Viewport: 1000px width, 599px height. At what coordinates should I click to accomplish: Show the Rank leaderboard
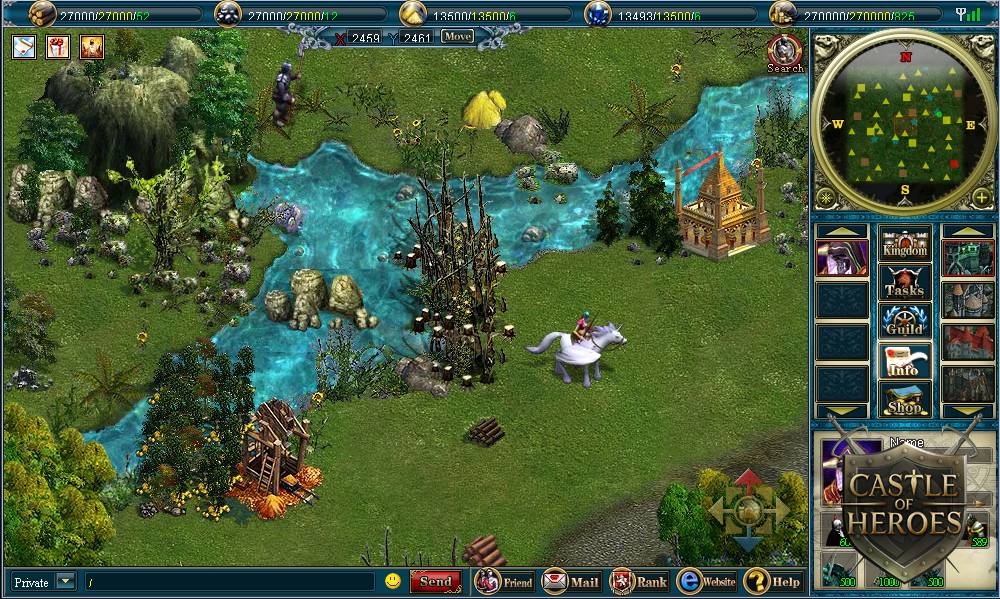click(x=639, y=581)
